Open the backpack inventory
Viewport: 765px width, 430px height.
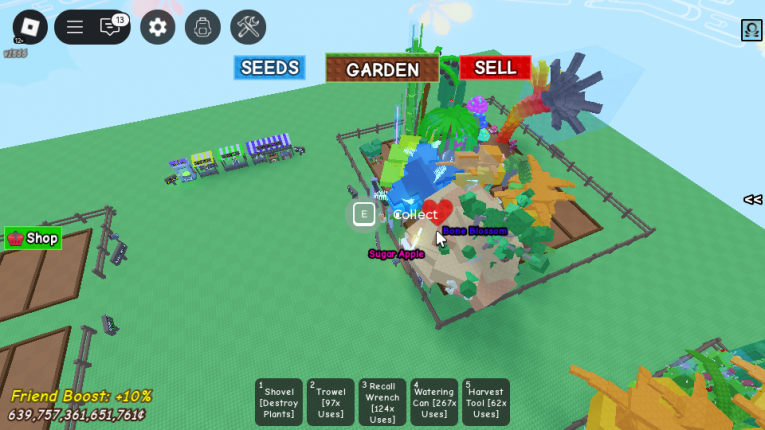click(203, 27)
